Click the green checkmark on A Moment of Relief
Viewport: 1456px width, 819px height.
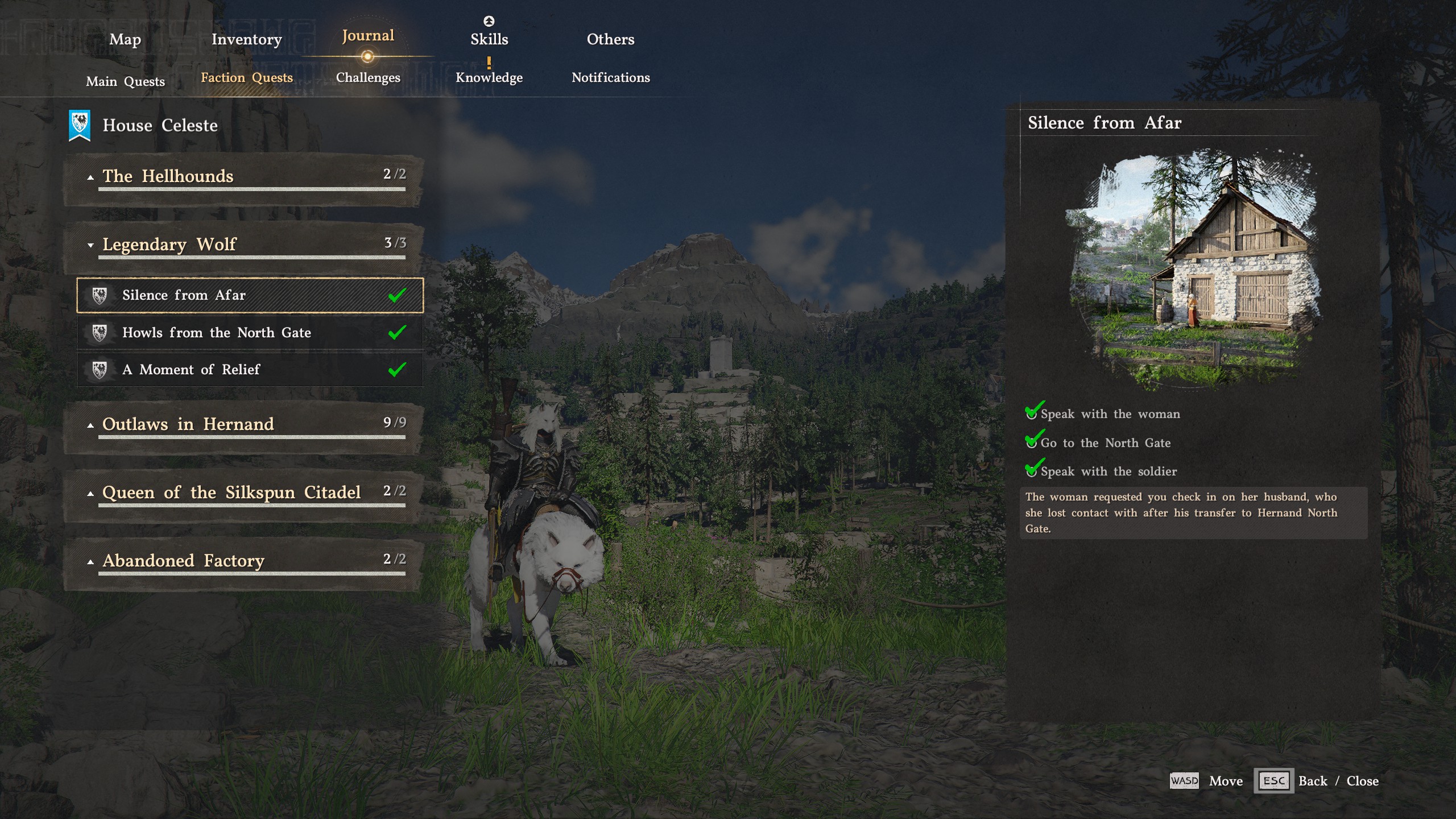(x=398, y=369)
